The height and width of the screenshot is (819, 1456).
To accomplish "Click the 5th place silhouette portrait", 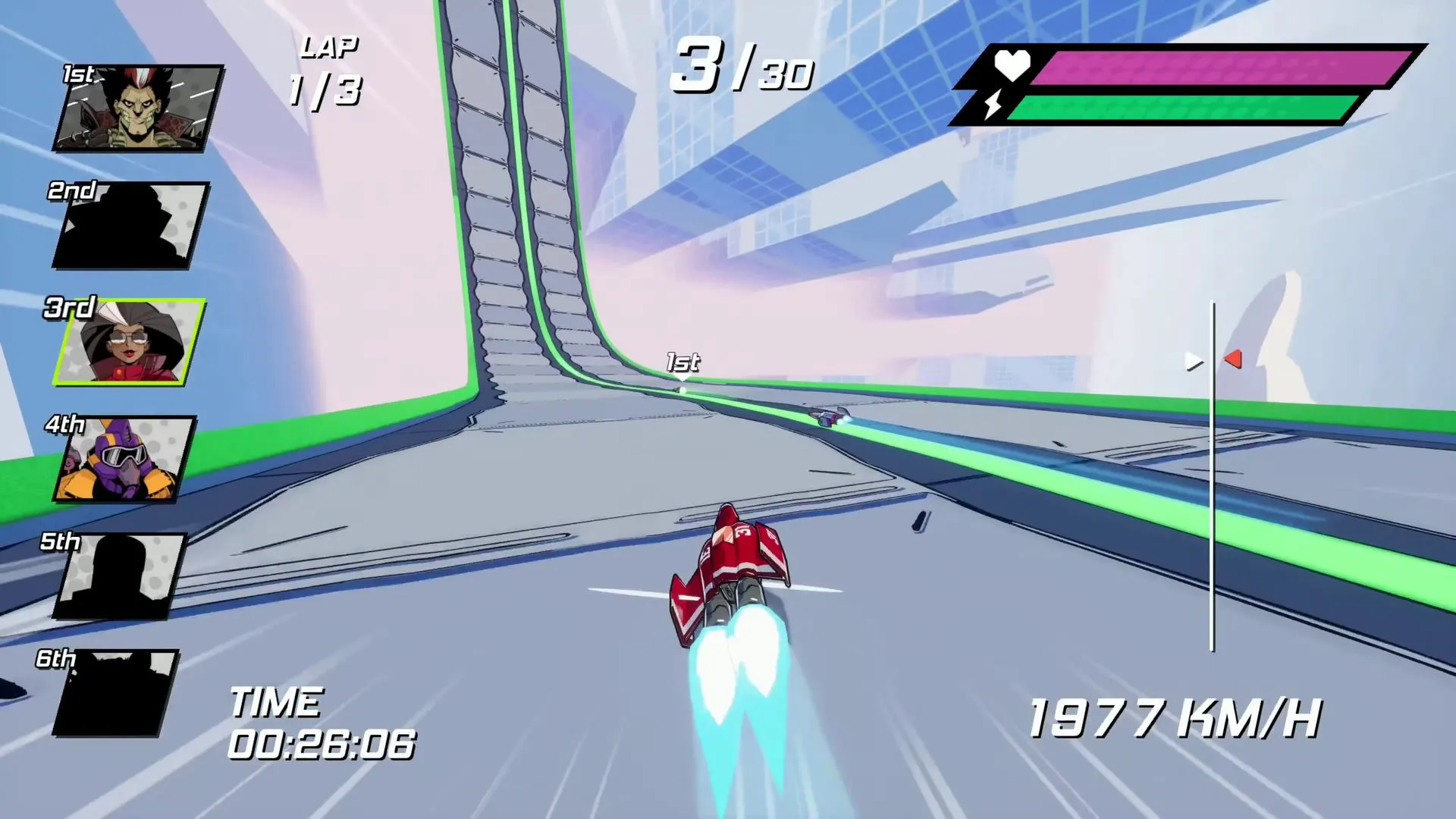I will coord(120,576).
